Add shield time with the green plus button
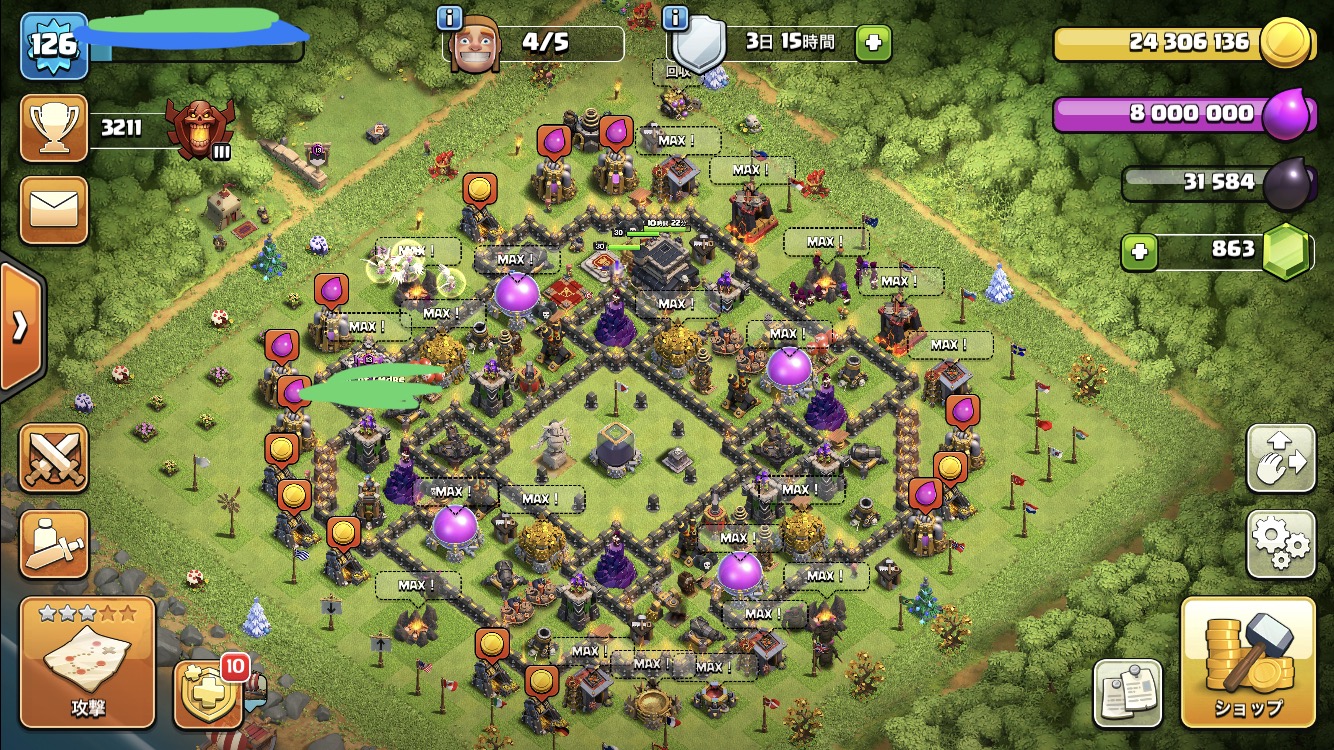This screenshot has height=750, width=1334. pos(873,44)
